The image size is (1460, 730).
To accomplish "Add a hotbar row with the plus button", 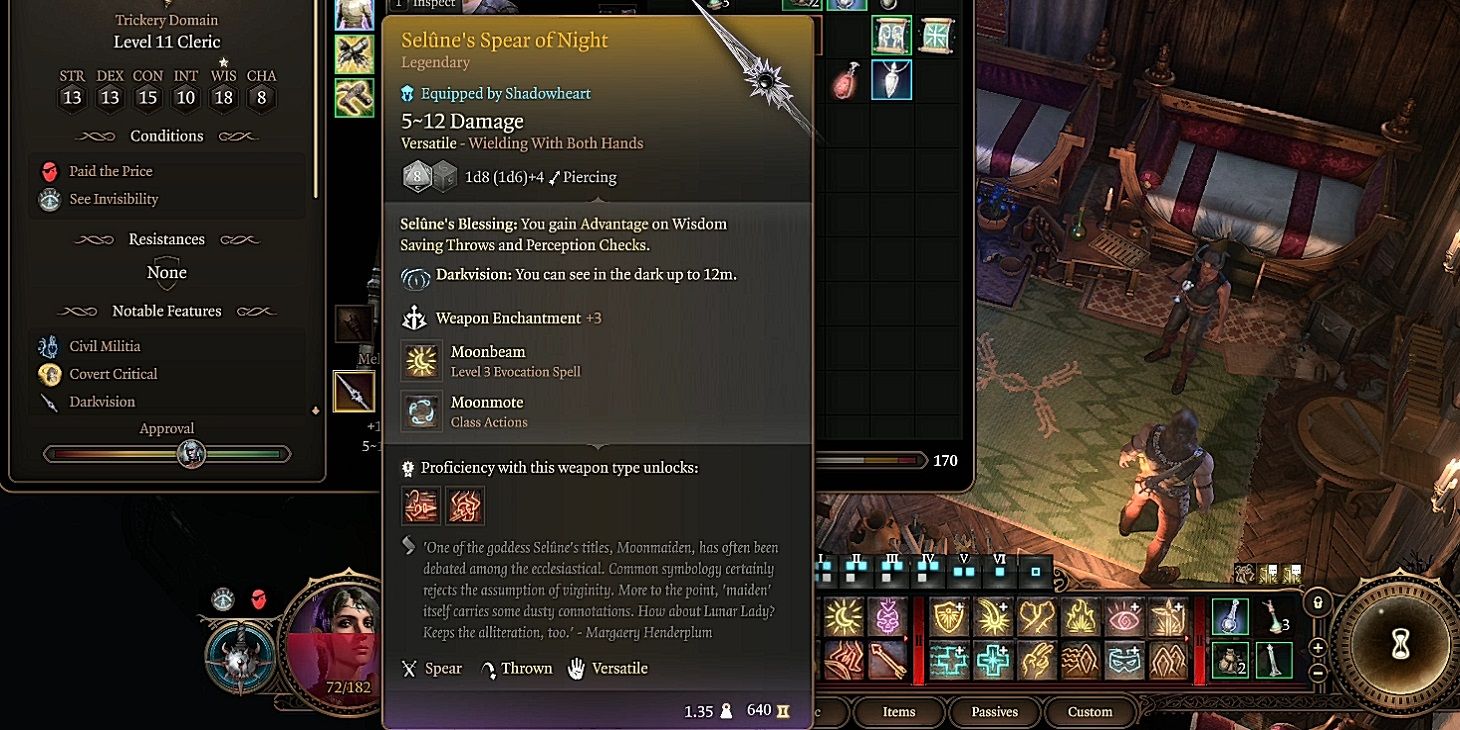I will [x=1318, y=646].
